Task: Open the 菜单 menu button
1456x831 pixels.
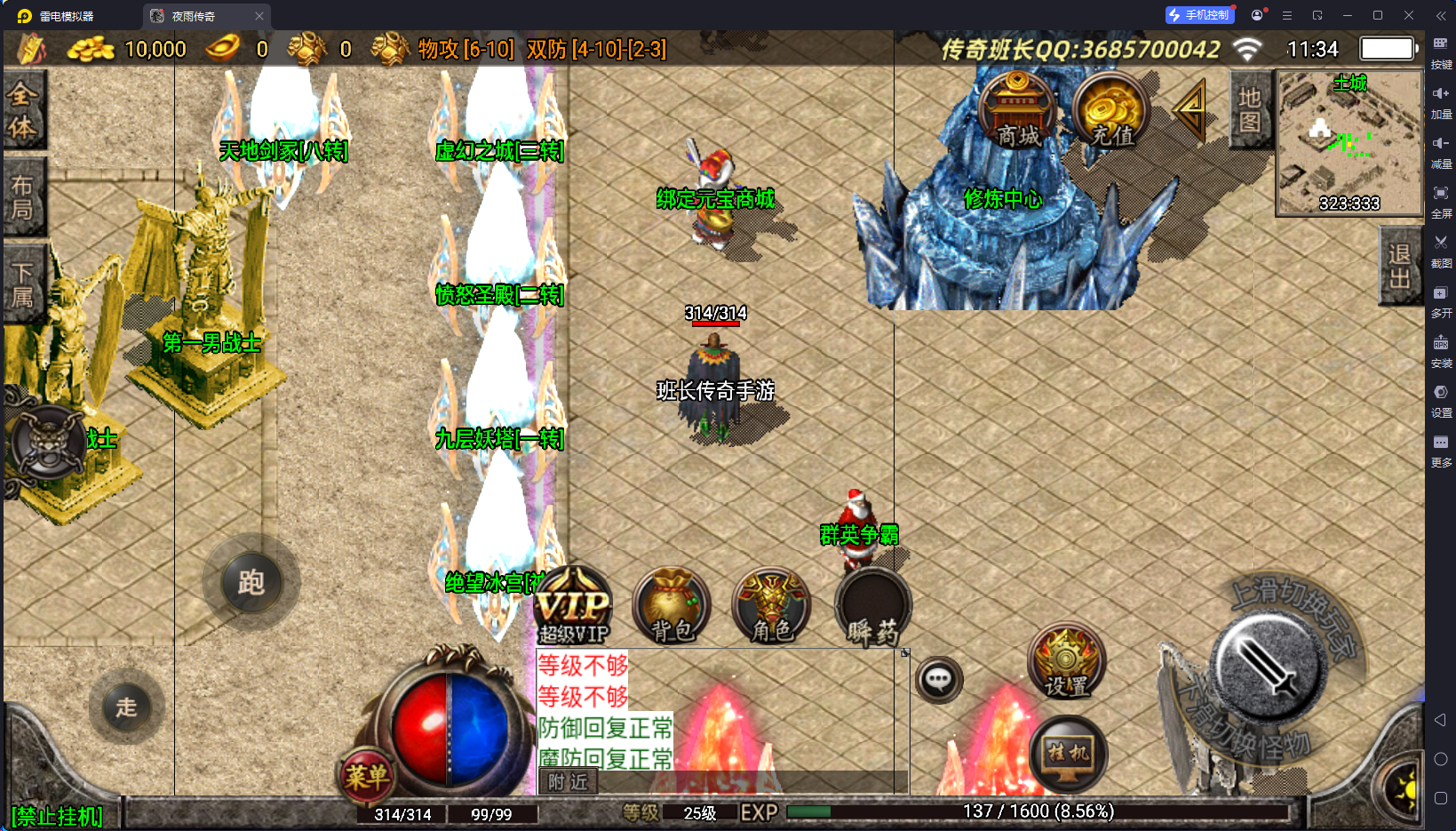Action: click(x=366, y=778)
